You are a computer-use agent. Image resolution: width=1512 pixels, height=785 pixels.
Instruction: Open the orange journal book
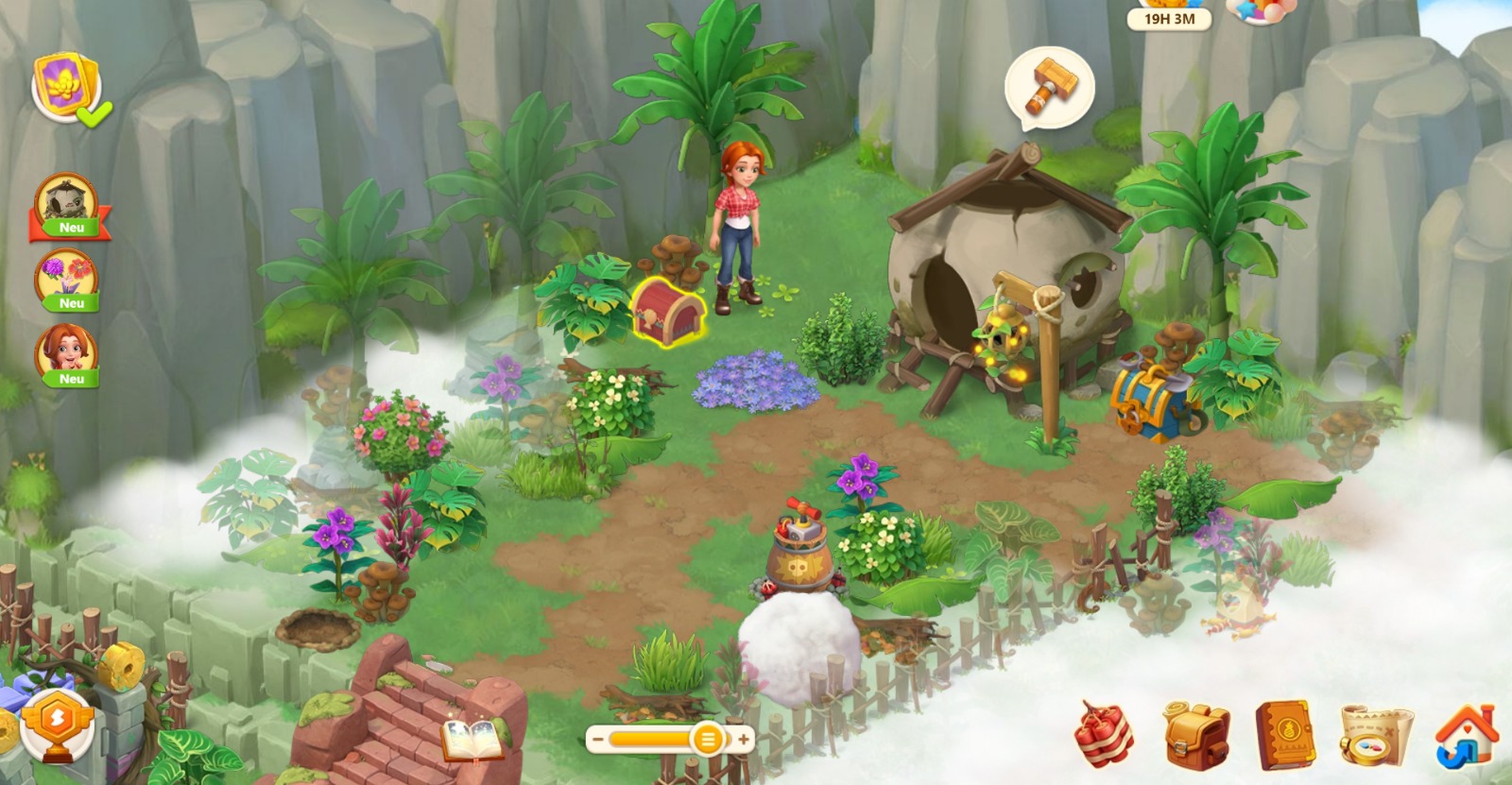click(1284, 734)
